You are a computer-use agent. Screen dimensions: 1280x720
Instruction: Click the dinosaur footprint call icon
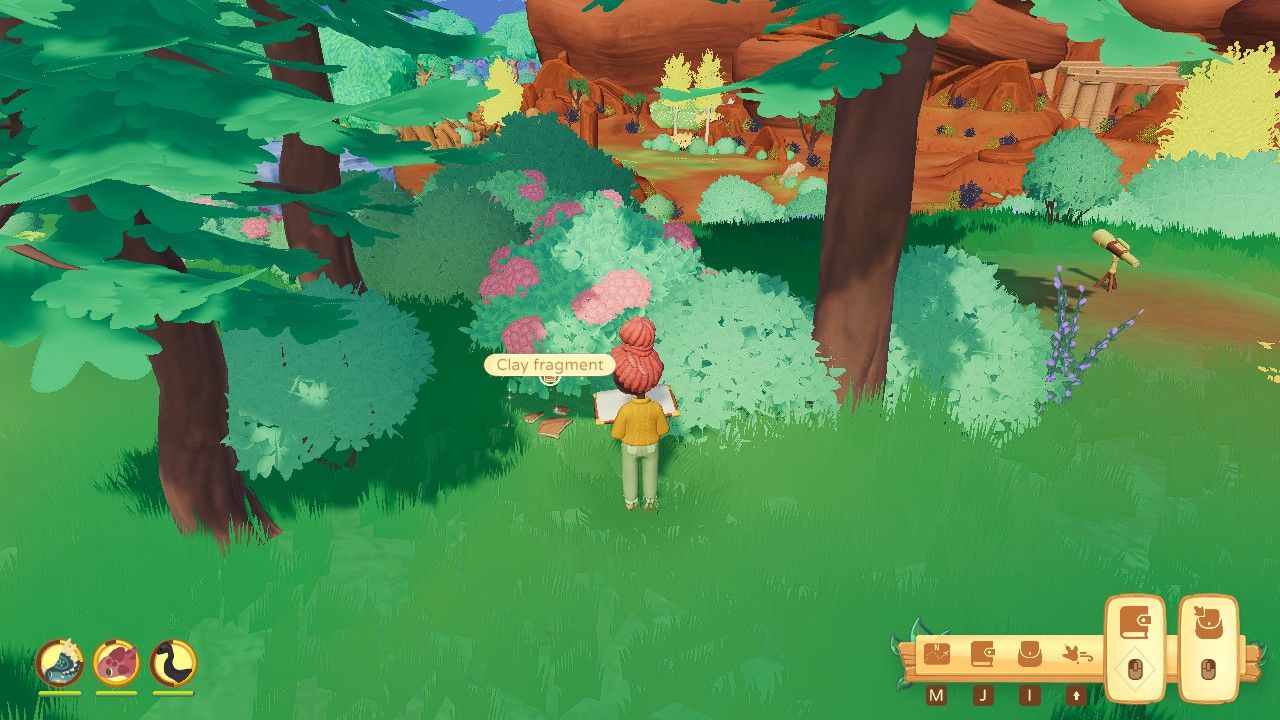pos(1076,652)
